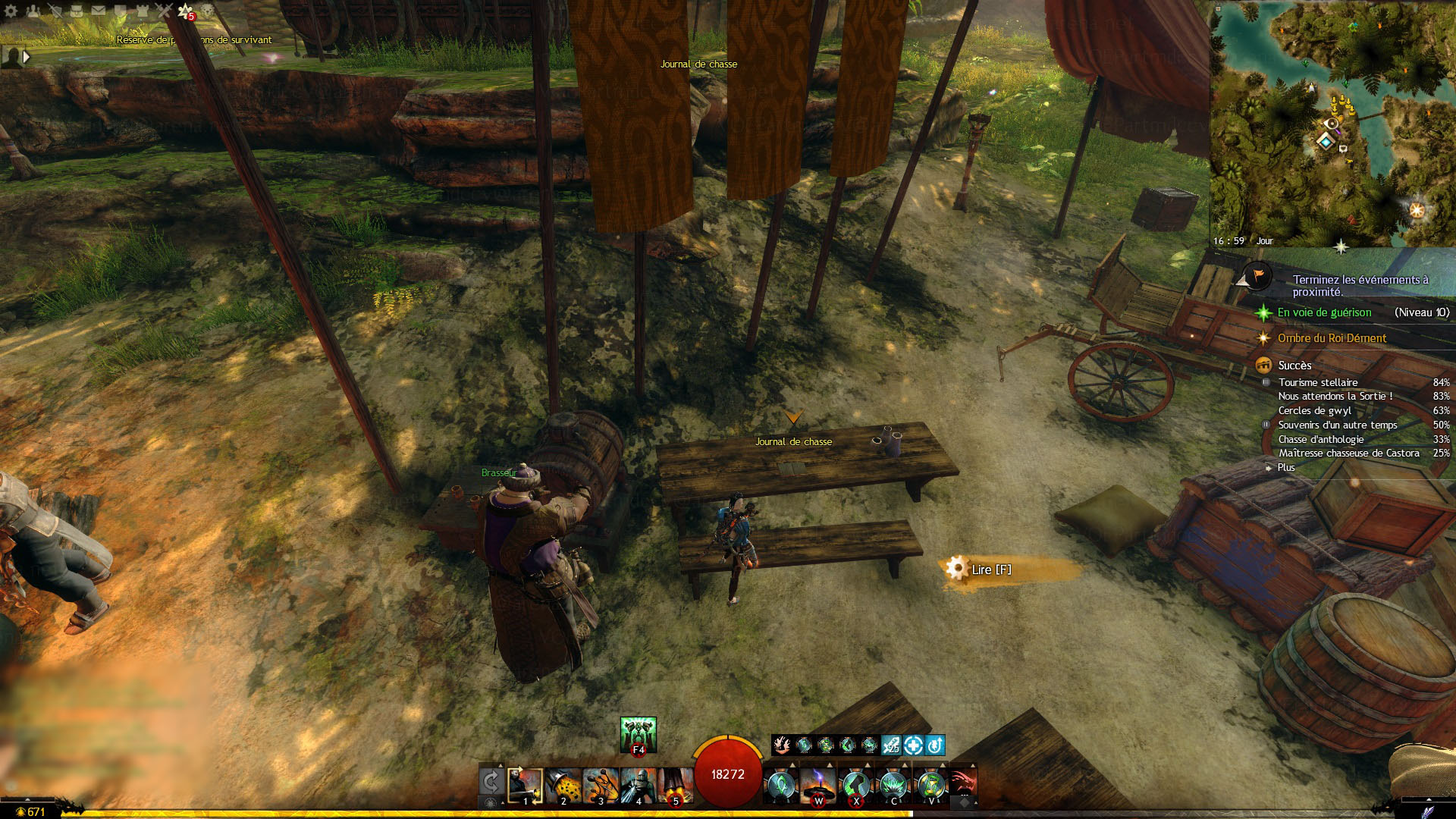
Task: Open the 'Tourisme stellaire' achievement
Action: coord(1318,382)
